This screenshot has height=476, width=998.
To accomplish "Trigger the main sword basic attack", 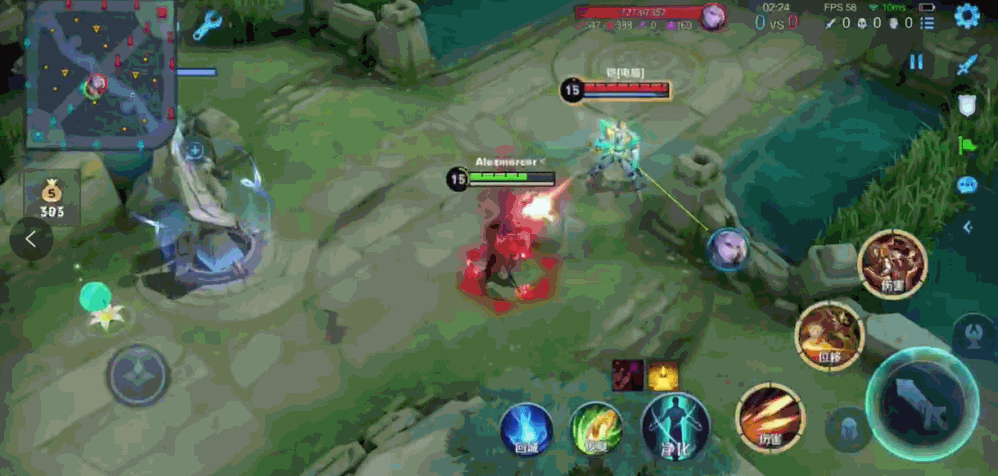I will tap(920, 403).
